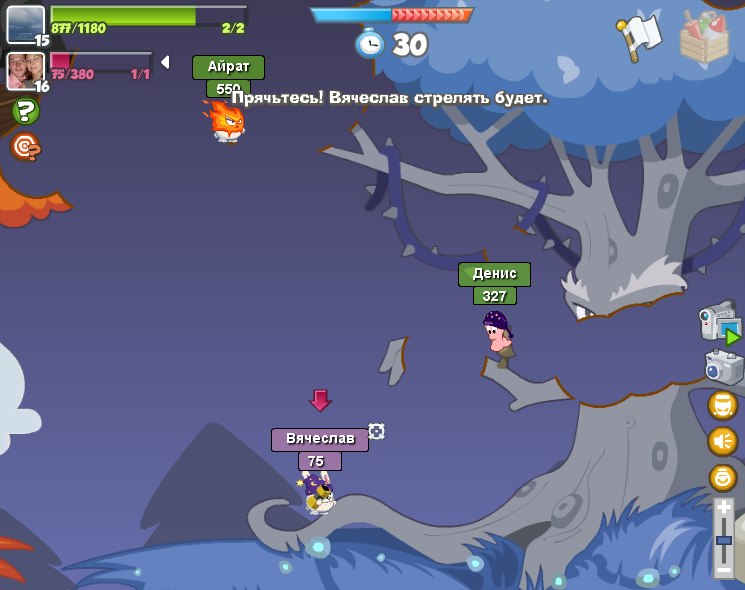The image size is (745, 590).
Task: Click the zoom-in plus button
Action: (x=724, y=509)
